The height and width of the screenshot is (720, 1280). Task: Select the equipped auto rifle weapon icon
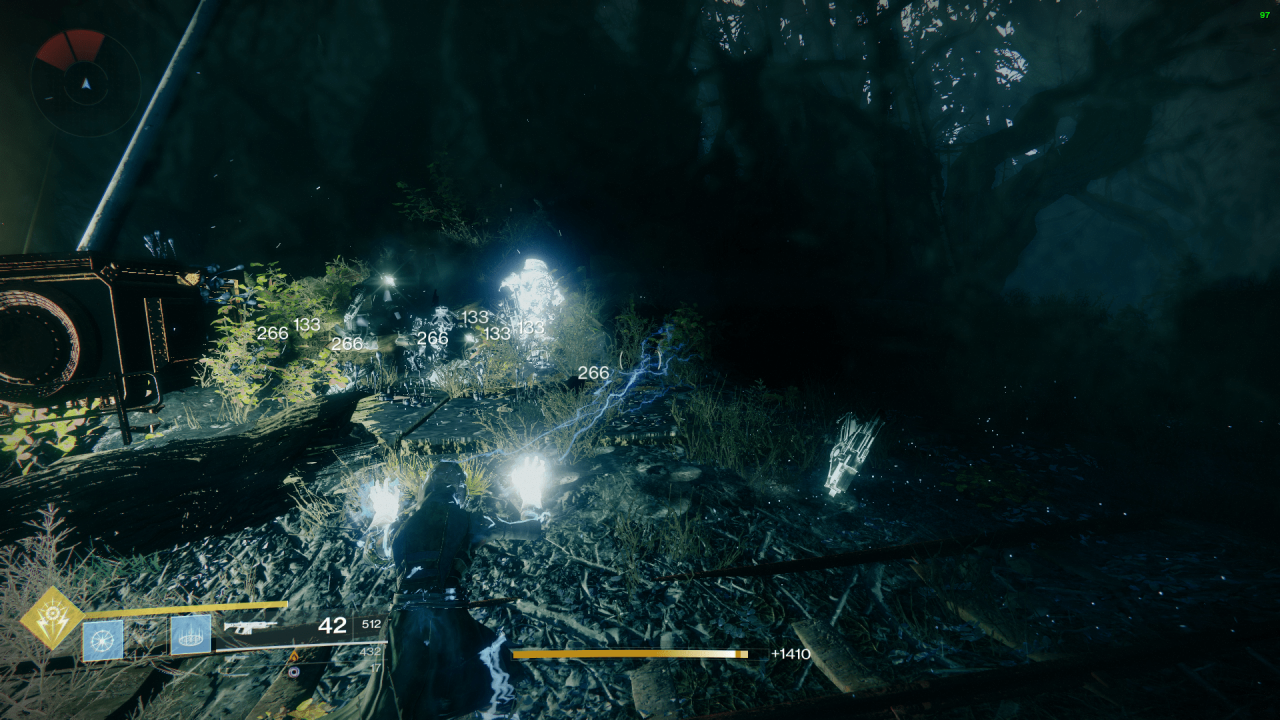[x=250, y=627]
